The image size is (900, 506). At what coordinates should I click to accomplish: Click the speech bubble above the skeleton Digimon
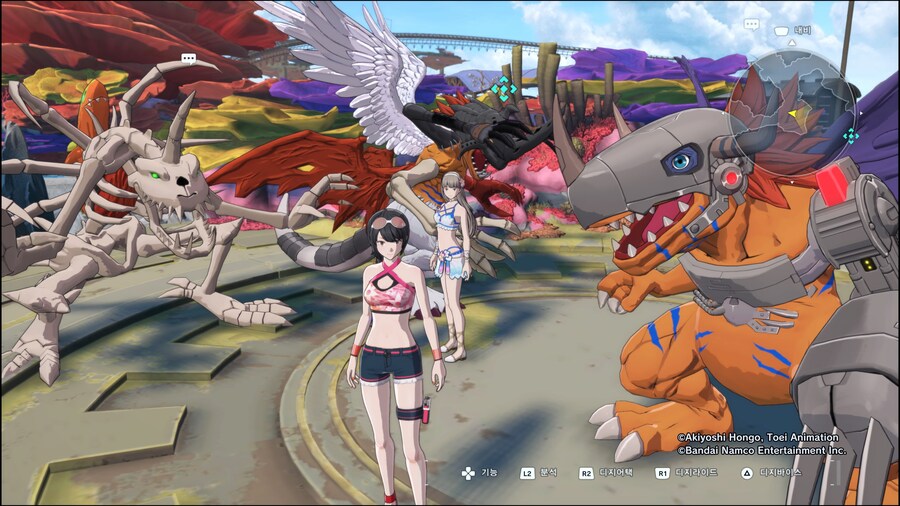[188, 59]
